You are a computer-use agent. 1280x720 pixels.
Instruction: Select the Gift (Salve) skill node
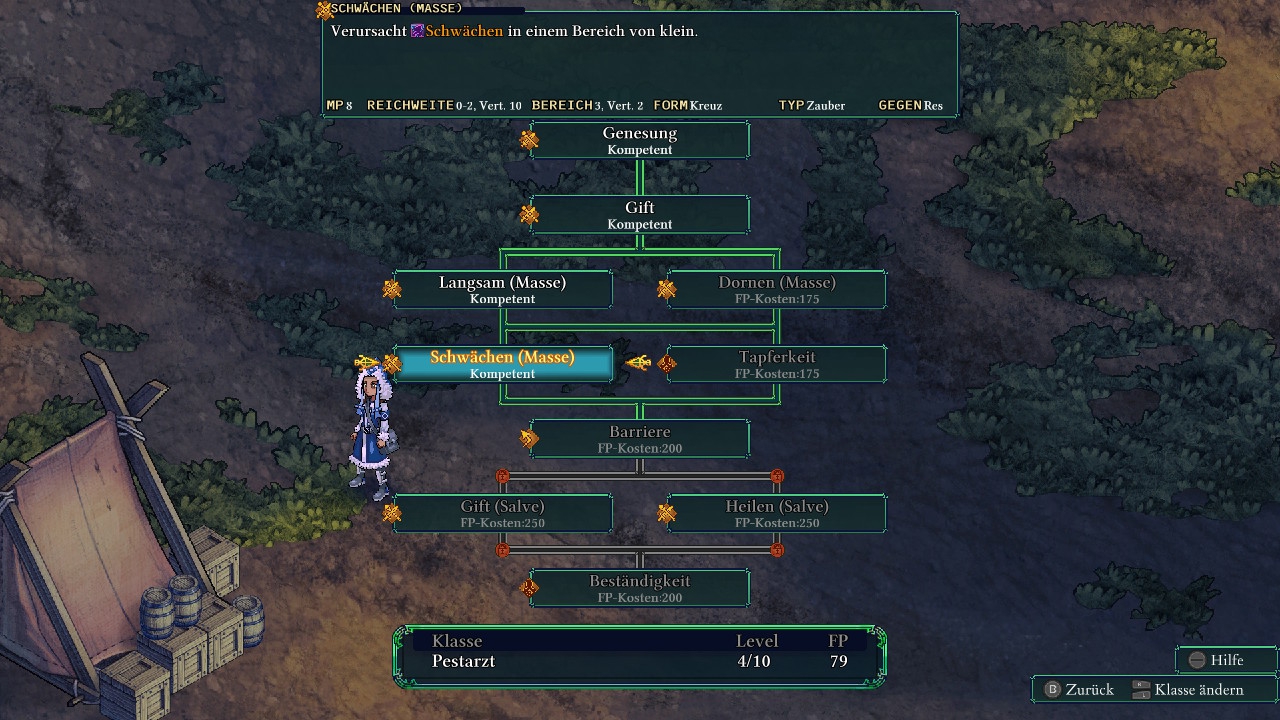tap(502, 513)
